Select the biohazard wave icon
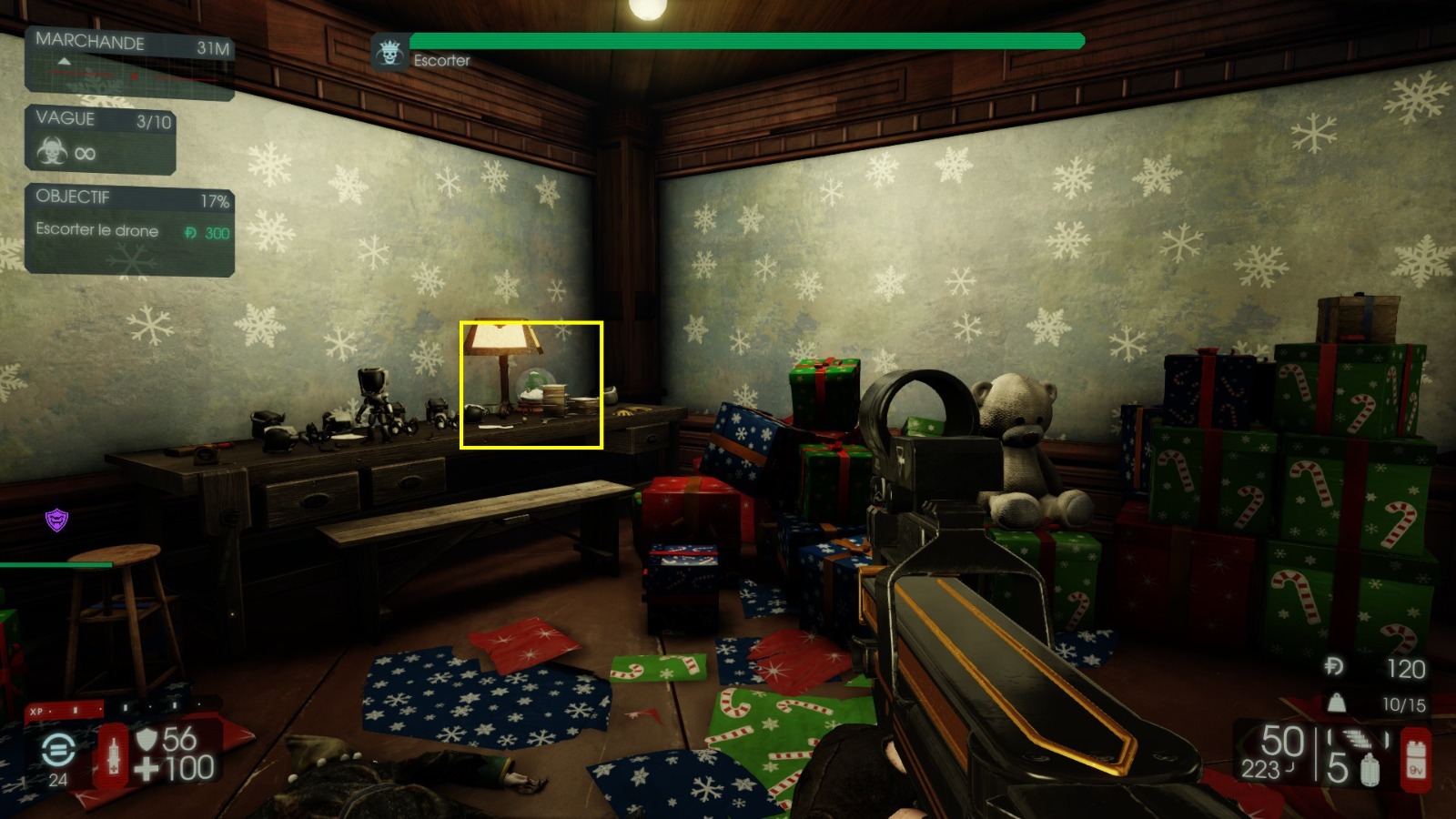The width and height of the screenshot is (1456, 819). (x=54, y=152)
